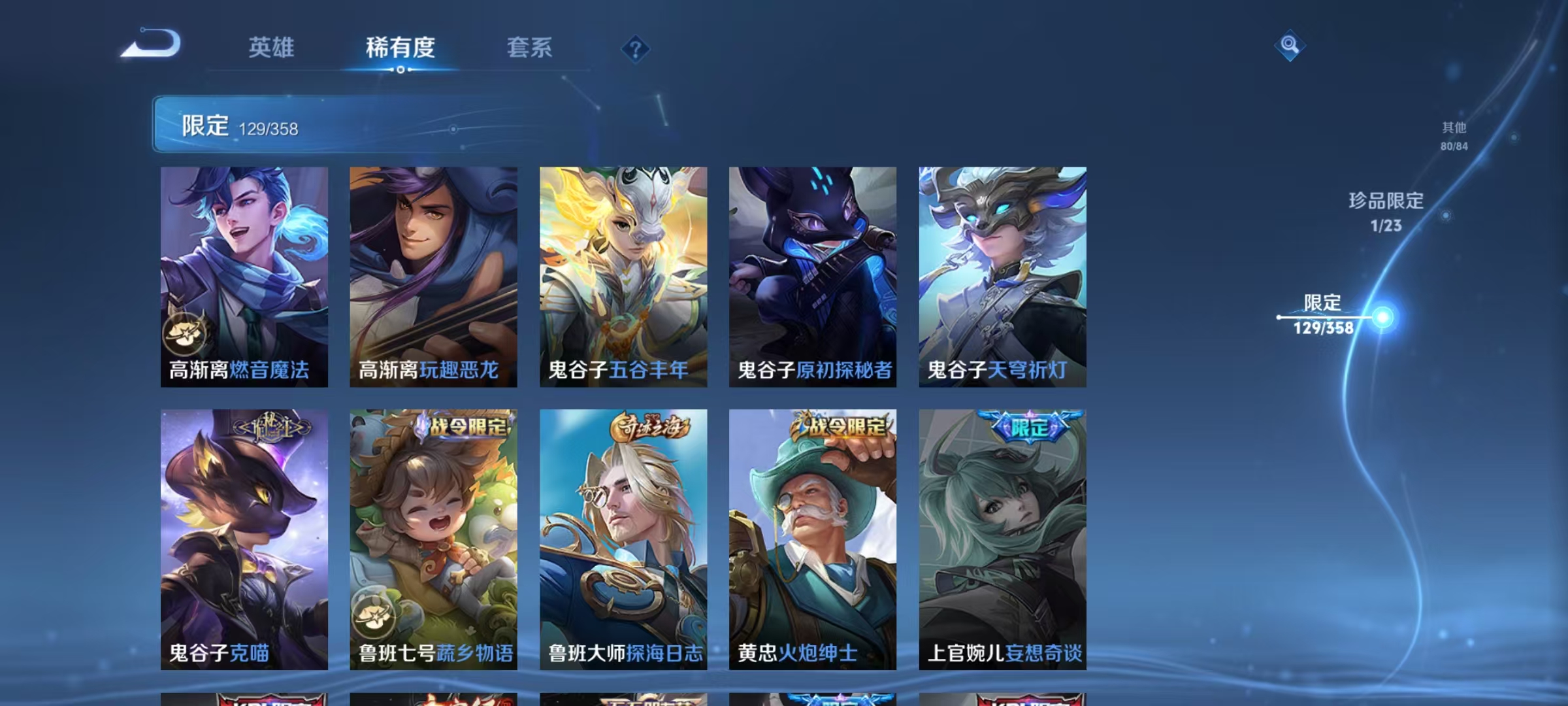Select the 鬼谷子原初探秘者 skin card

pyautogui.click(x=812, y=275)
